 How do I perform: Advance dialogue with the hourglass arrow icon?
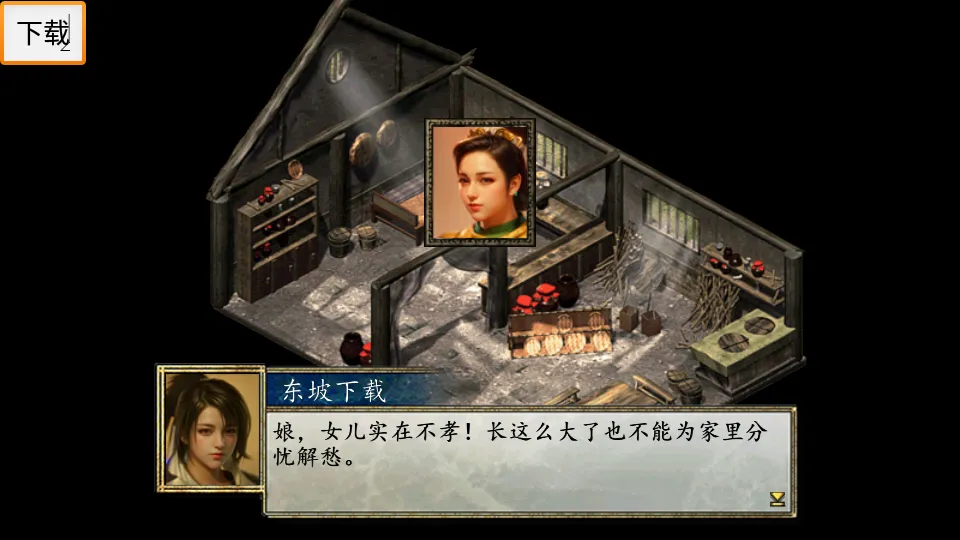[x=777, y=498]
